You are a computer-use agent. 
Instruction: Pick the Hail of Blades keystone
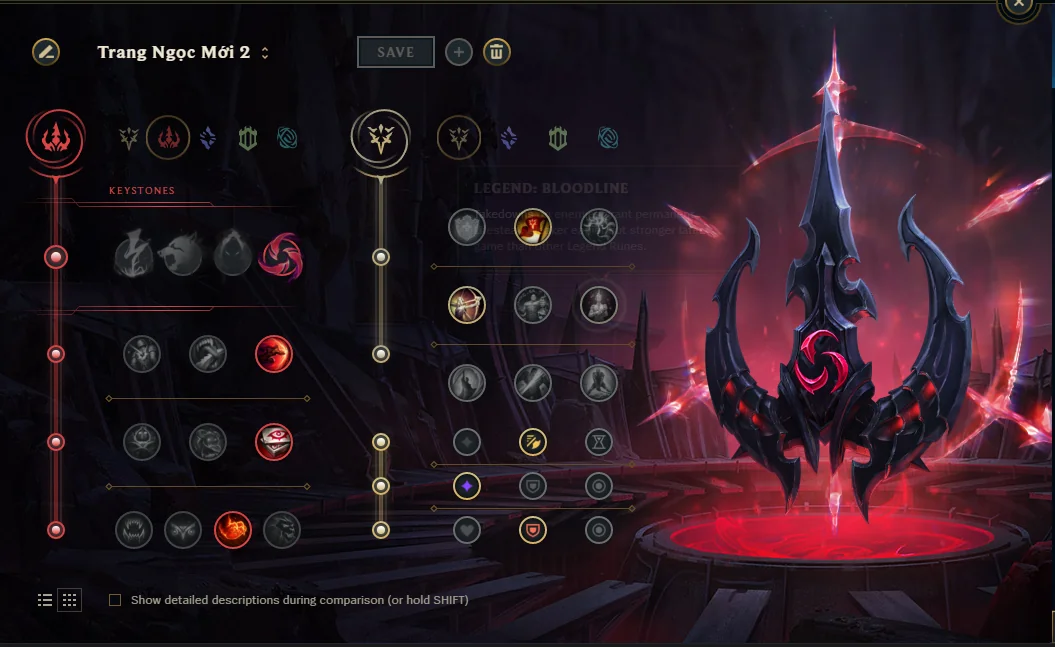[281, 257]
